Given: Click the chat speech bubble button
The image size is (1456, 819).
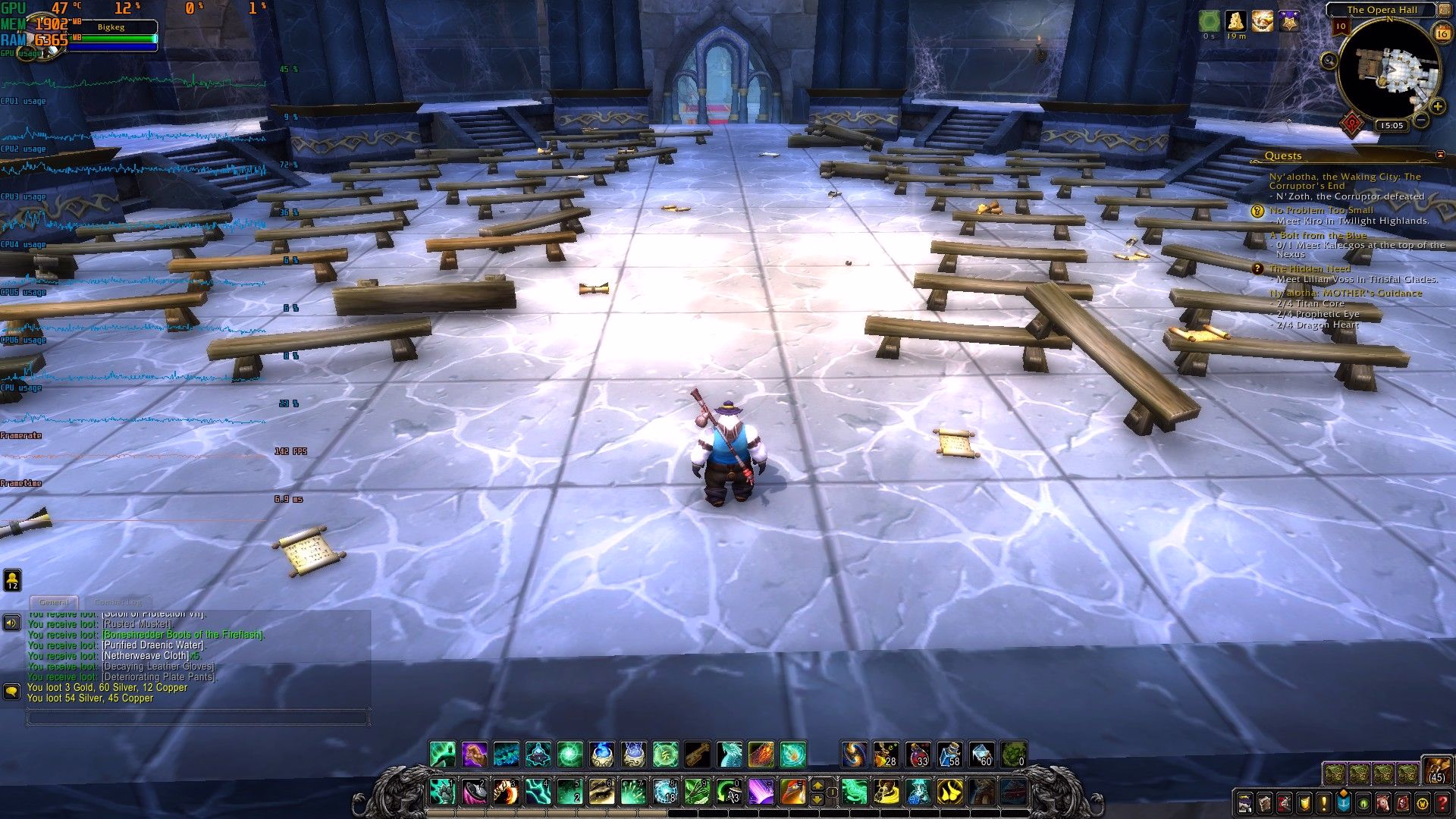Looking at the screenshot, I should (x=11, y=692).
